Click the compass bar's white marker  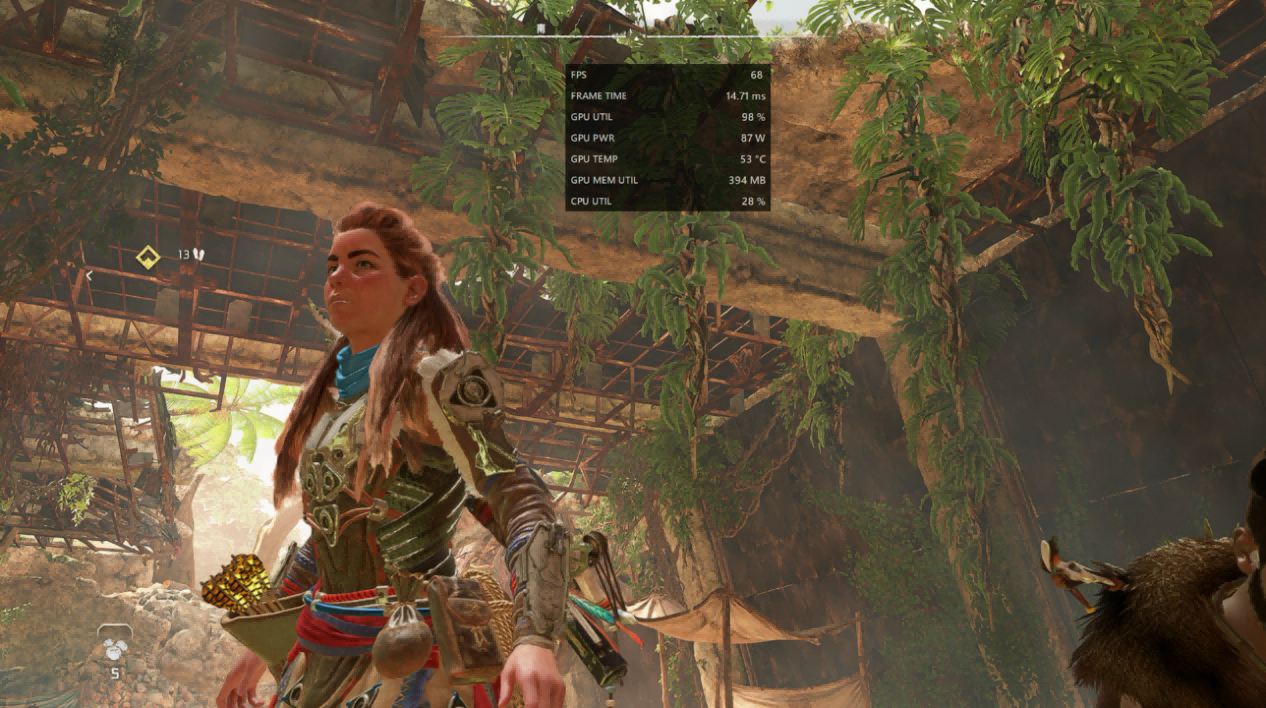pos(540,30)
